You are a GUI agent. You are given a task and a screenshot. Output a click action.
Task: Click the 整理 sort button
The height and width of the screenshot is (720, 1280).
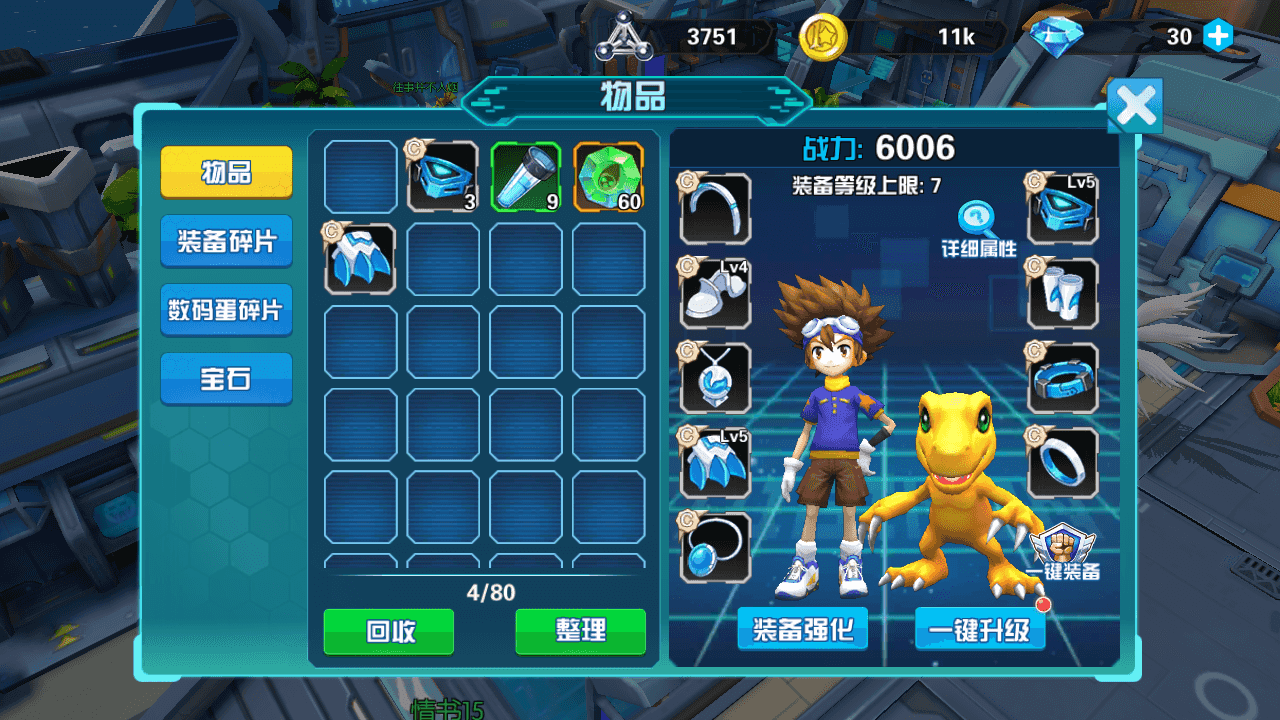click(x=580, y=631)
